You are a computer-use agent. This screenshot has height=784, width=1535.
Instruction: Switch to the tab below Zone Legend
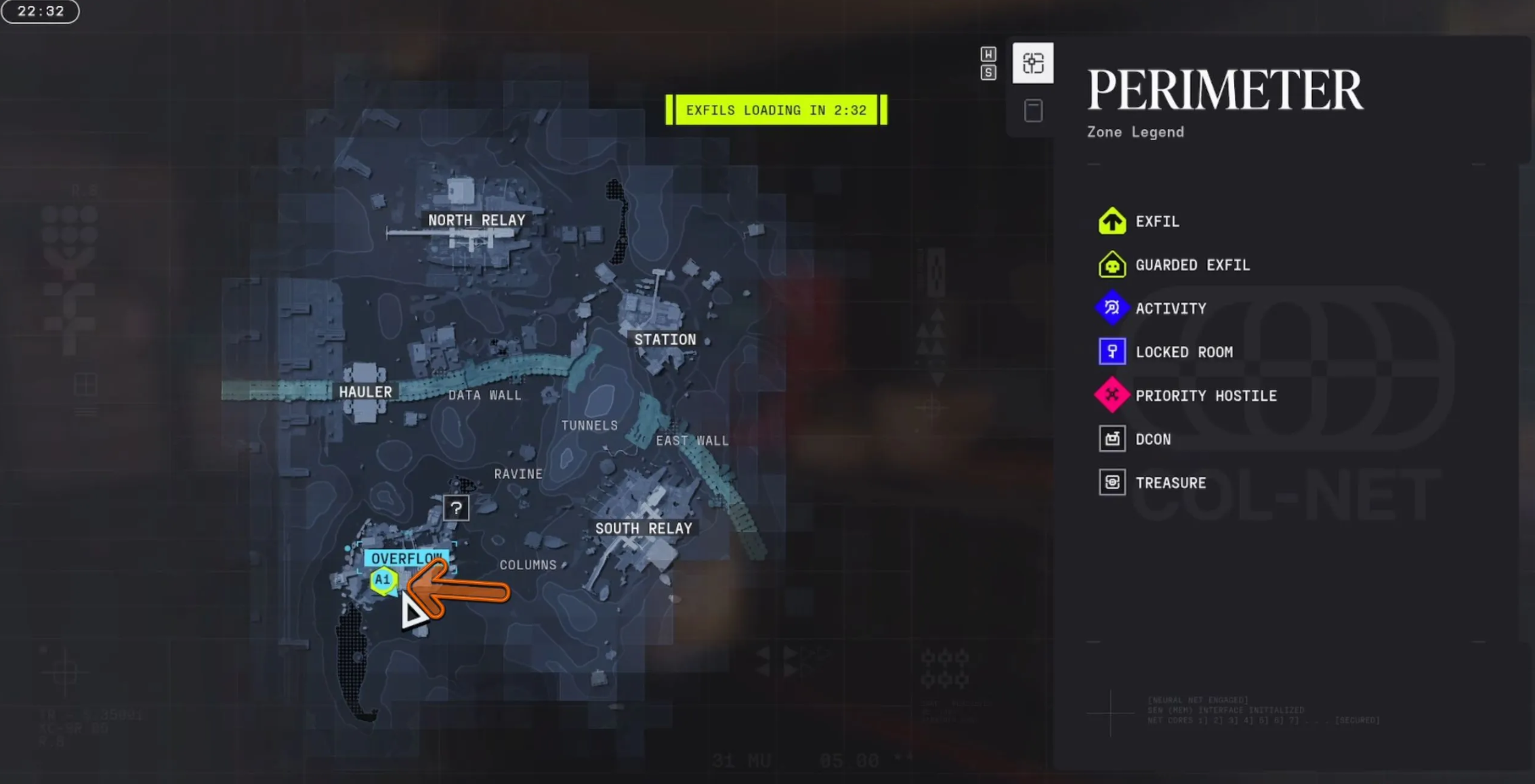(1032, 110)
